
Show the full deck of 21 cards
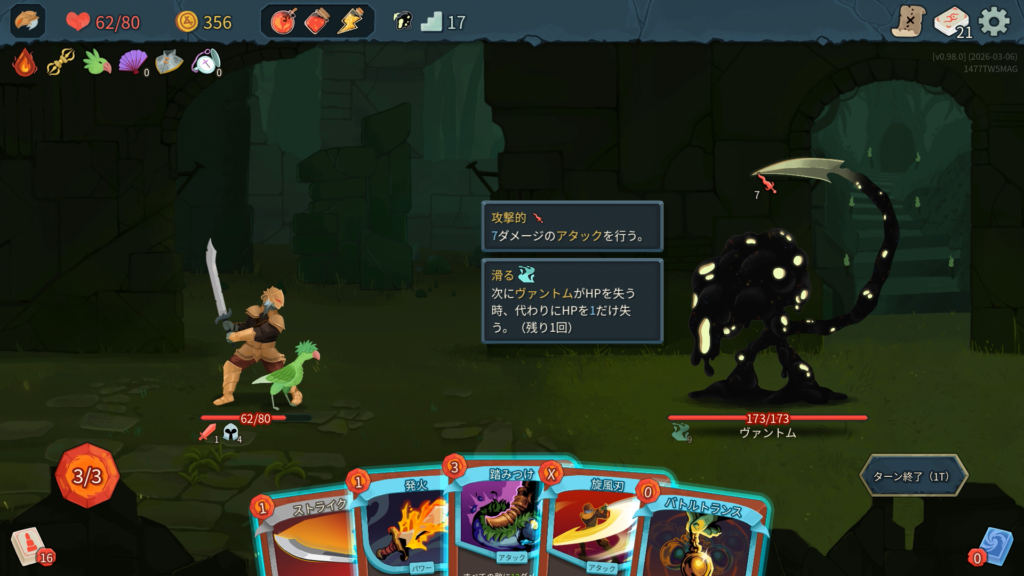(951, 21)
